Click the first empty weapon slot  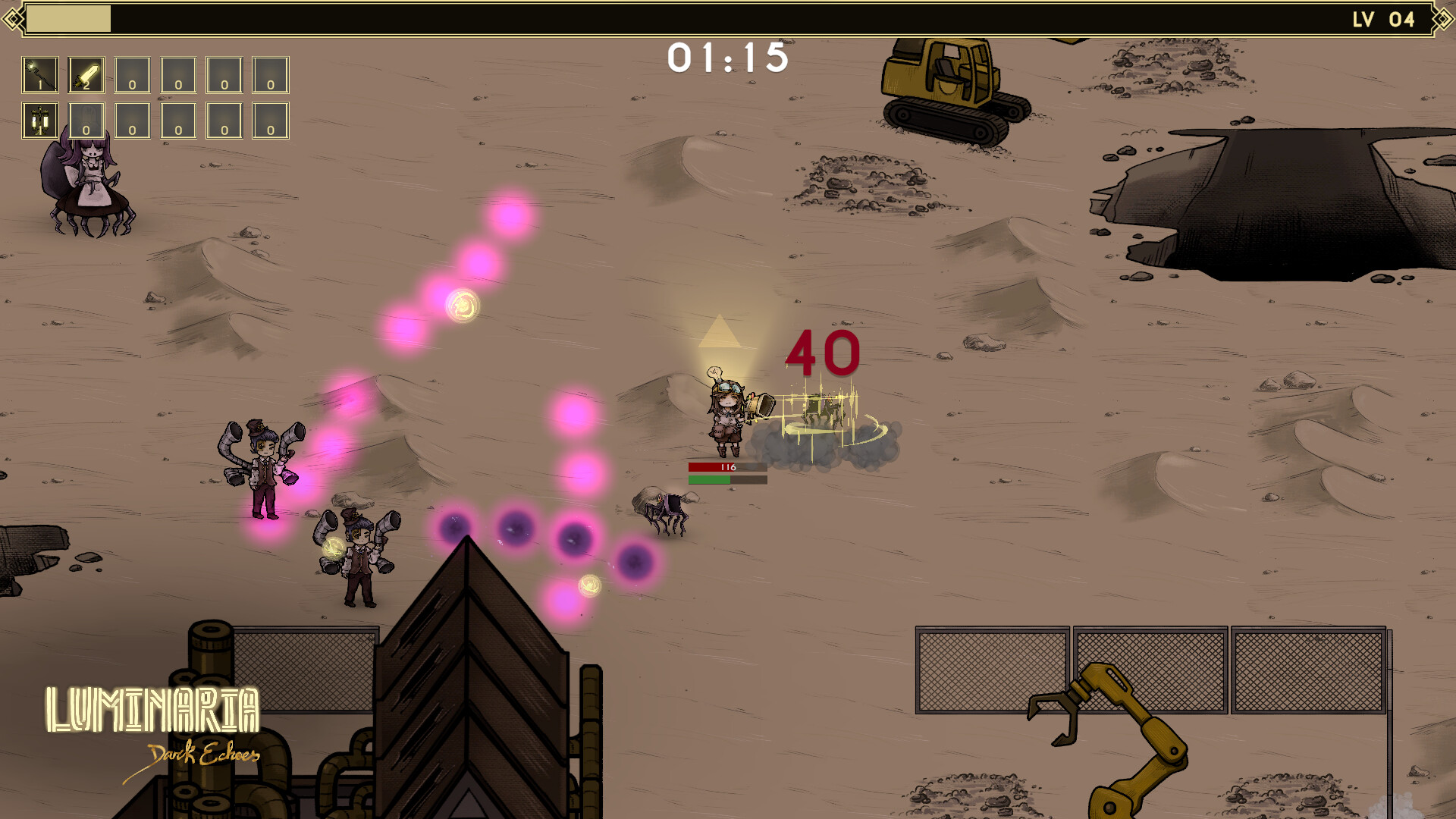[x=131, y=74]
